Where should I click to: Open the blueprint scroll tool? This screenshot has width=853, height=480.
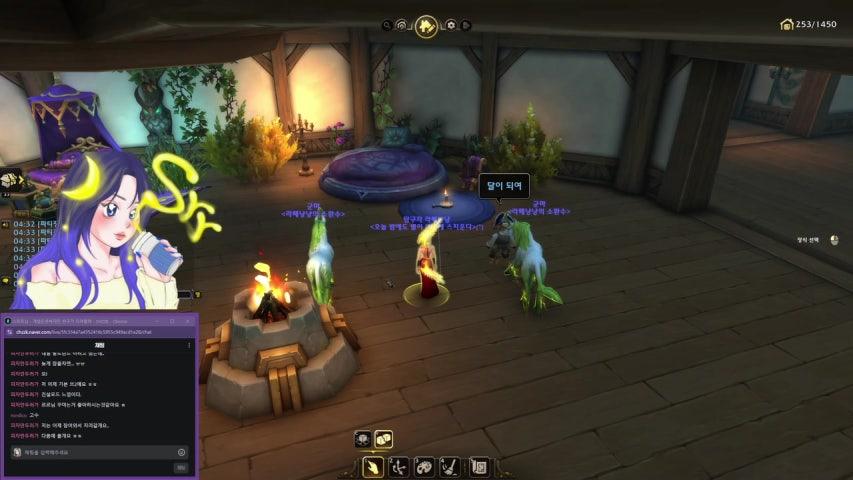[478, 466]
